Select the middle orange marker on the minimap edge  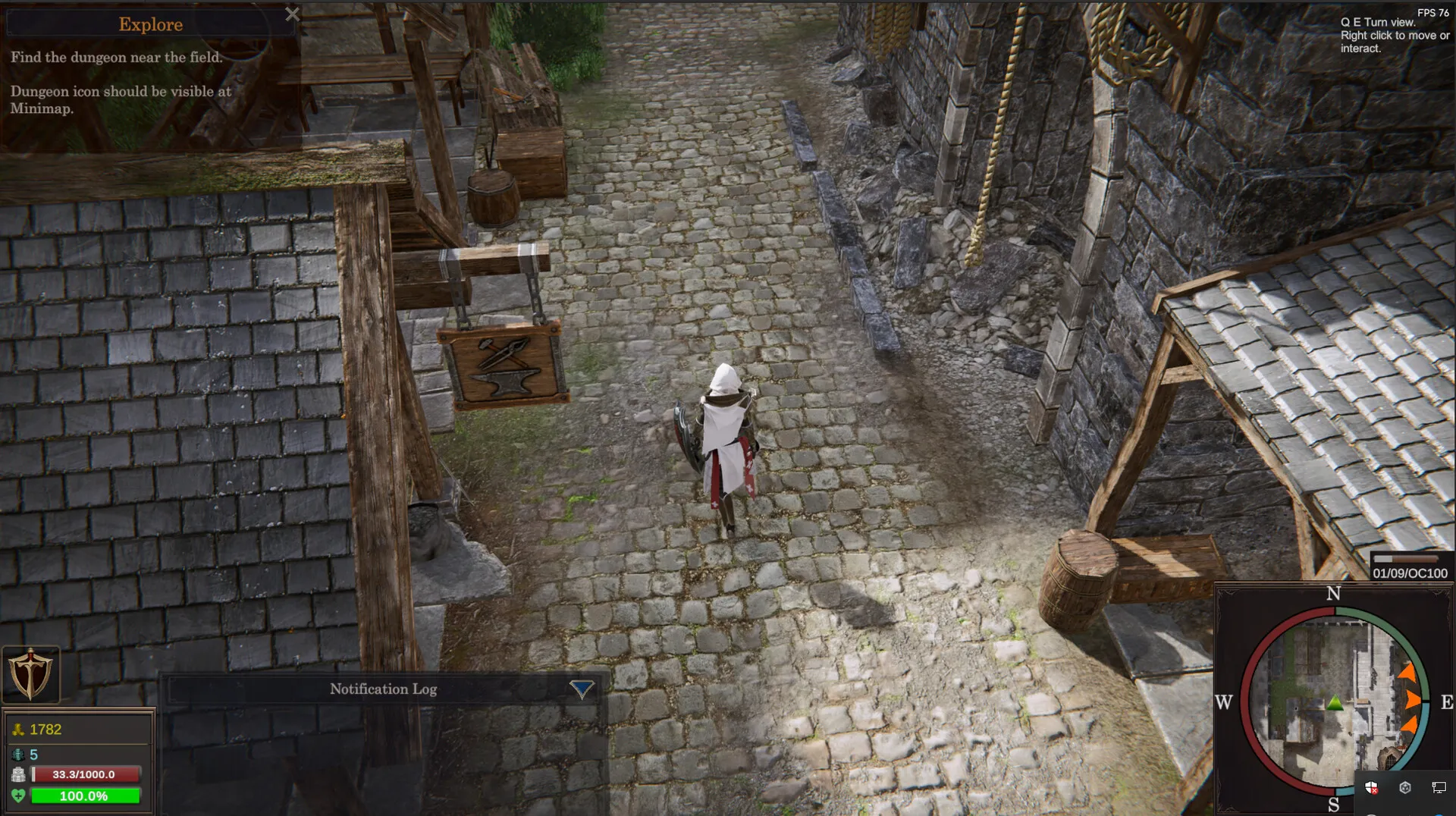tap(1410, 700)
